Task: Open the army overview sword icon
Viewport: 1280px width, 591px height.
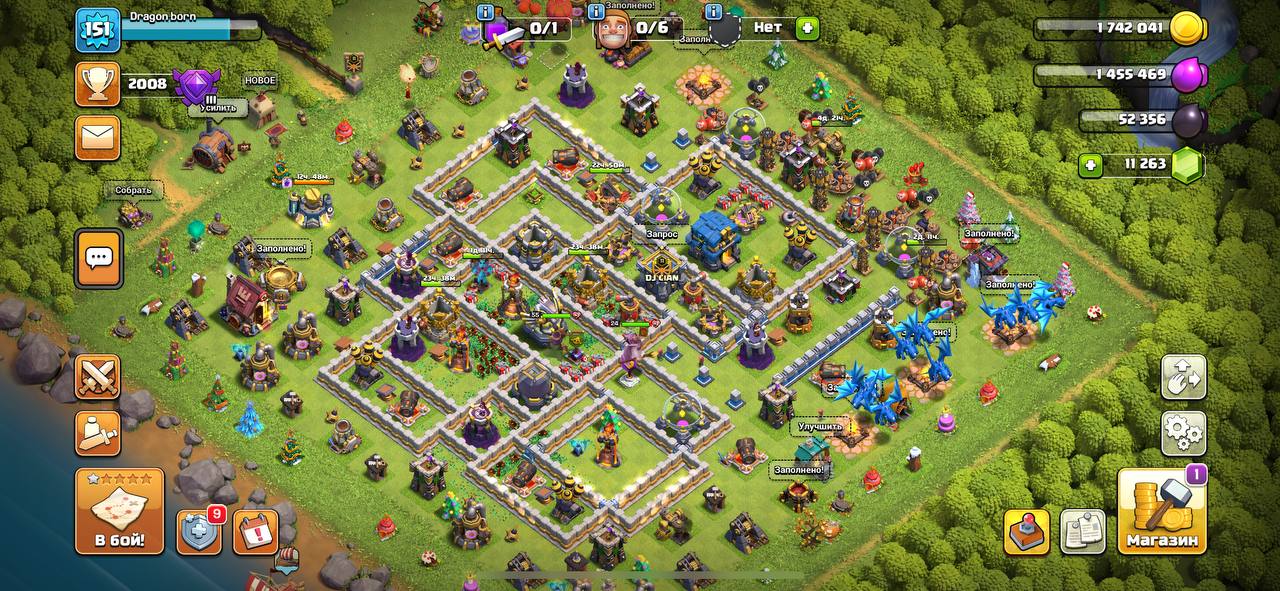Action: pos(97,432)
